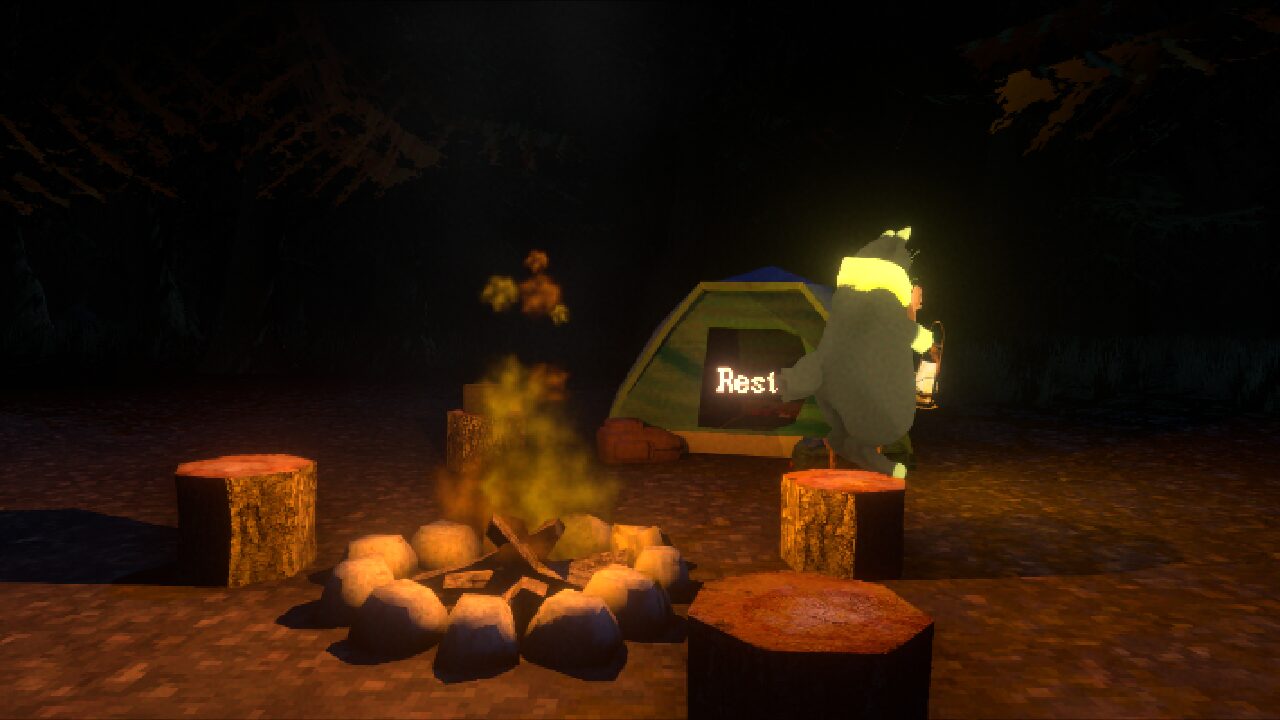Choose the Rest prompt at the tent
The image size is (1280, 720).
747,381
